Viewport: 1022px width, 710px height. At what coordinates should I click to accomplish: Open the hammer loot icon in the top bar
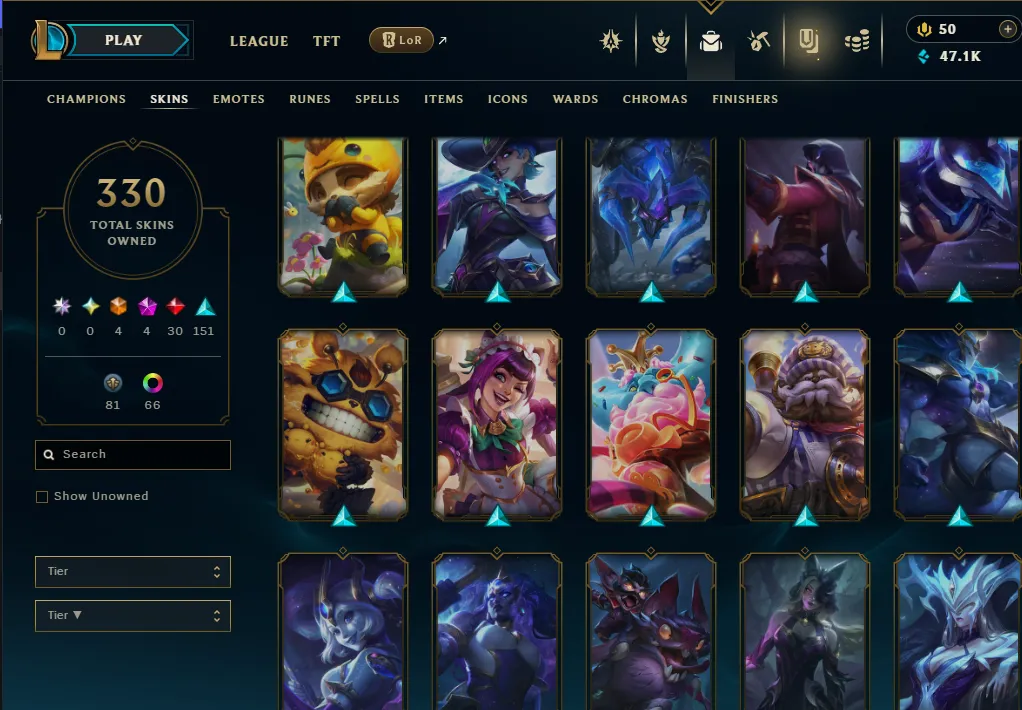(758, 41)
